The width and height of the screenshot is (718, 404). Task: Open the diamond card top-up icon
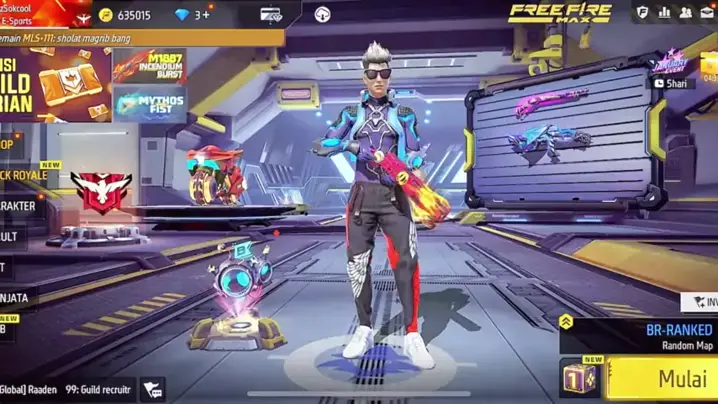(x=271, y=15)
